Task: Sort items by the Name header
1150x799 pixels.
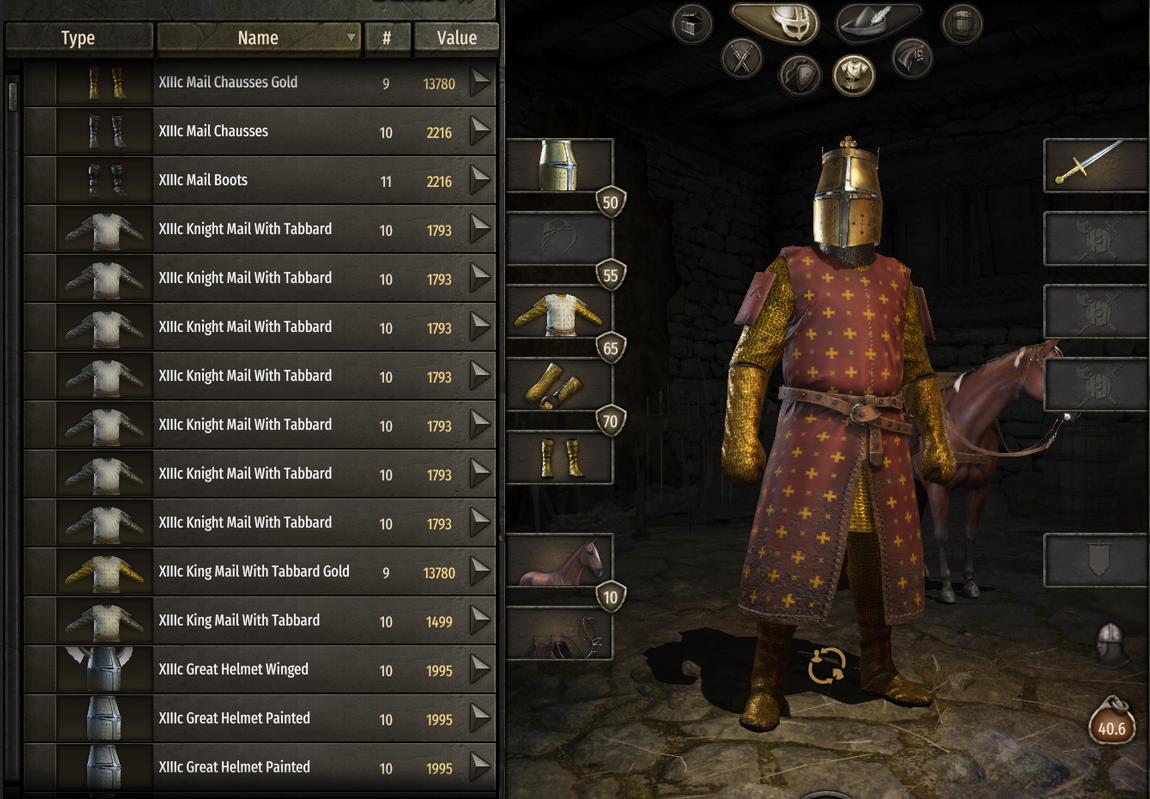Action: click(x=258, y=38)
